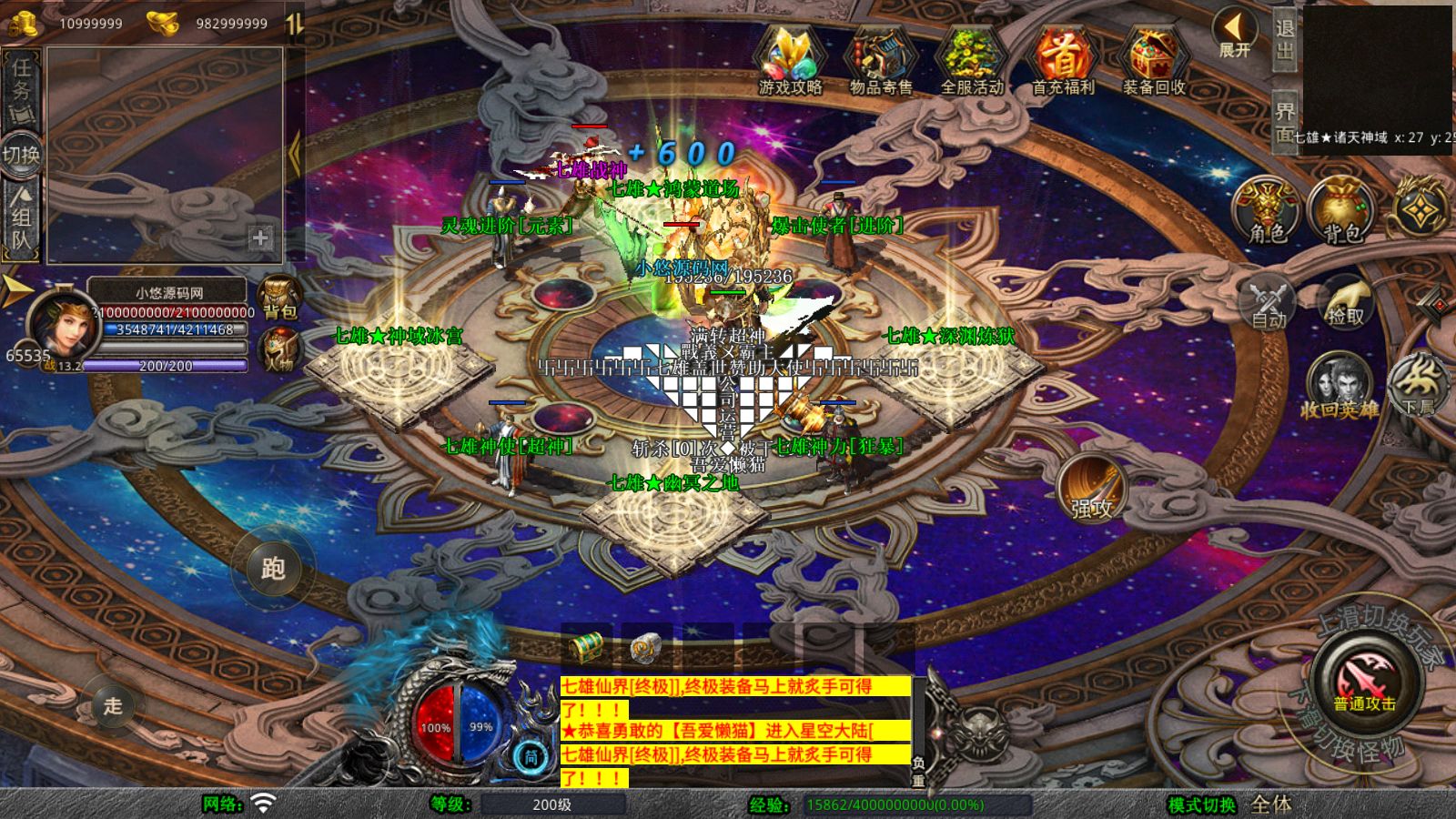Open the 游戏攻略 game guide

[x=790, y=61]
